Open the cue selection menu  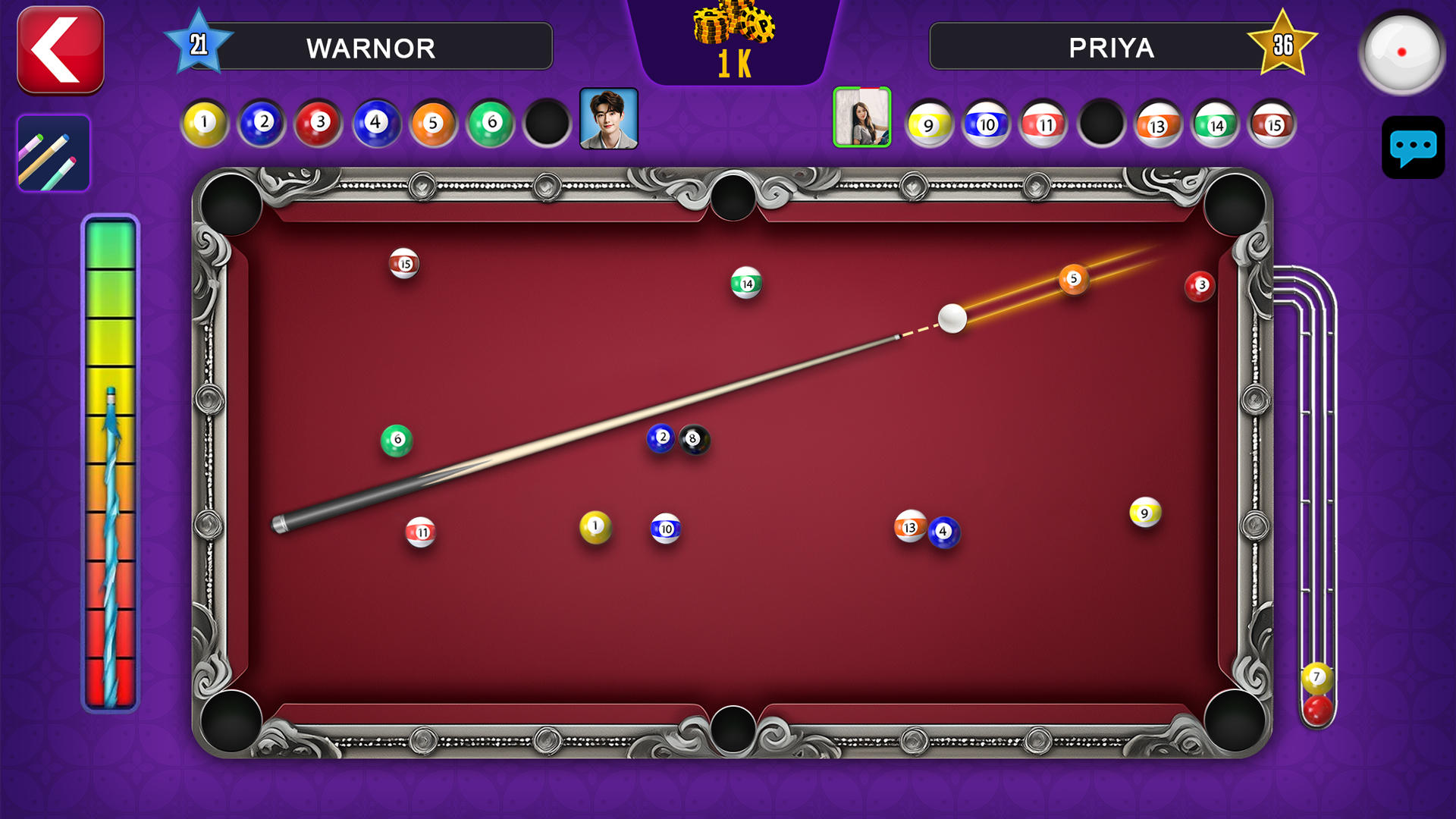click(x=54, y=152)
